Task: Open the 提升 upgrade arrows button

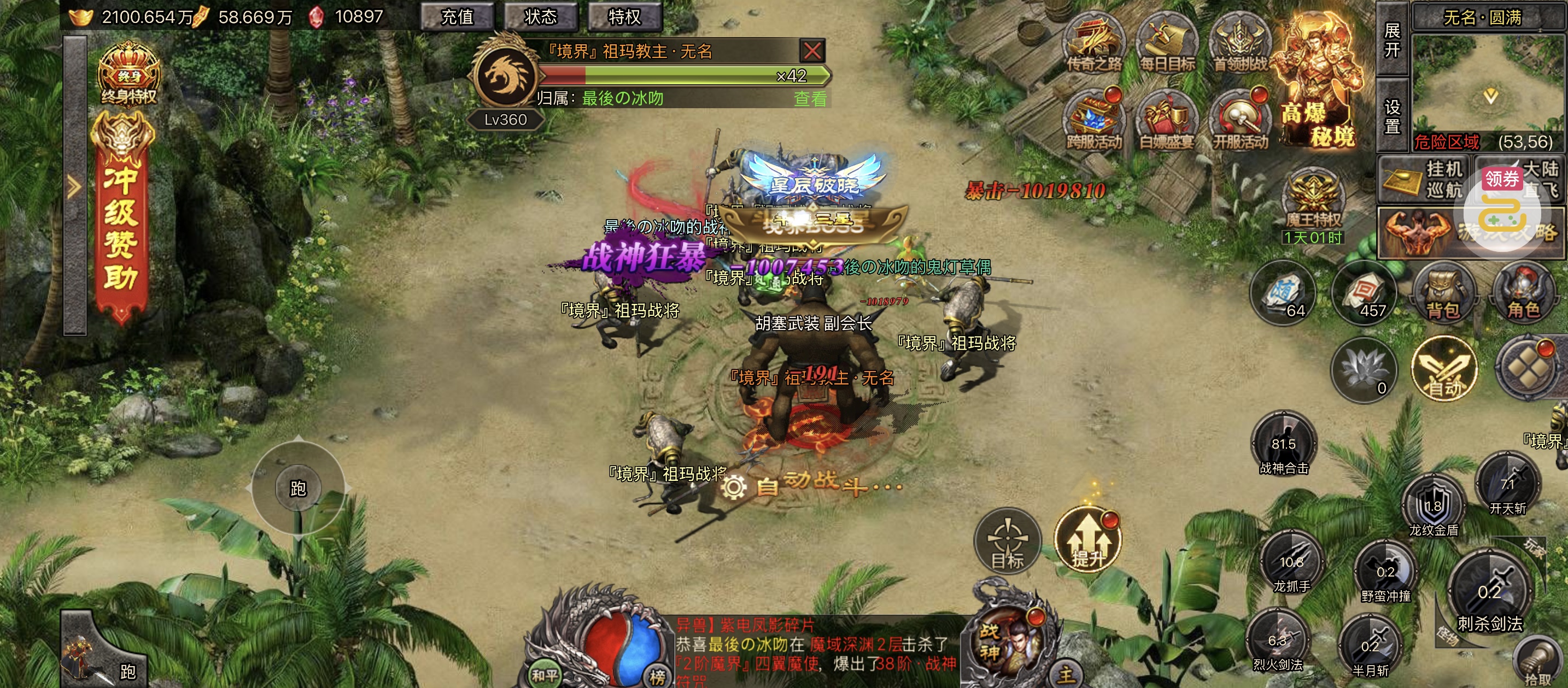Action: [1088, 540]
